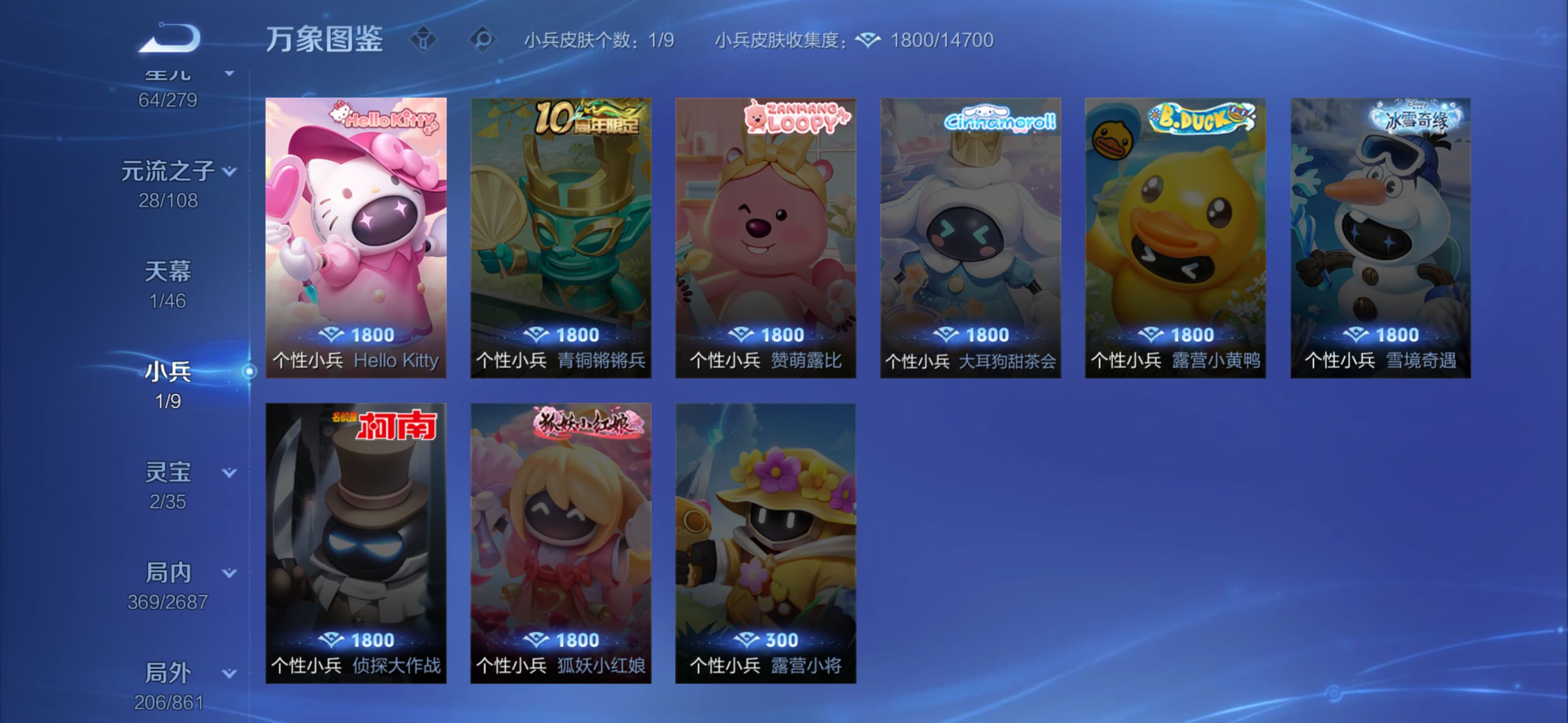
Task: Choose the 青铜锵锵兵 minion skin card
Action: tap(561, 237)
